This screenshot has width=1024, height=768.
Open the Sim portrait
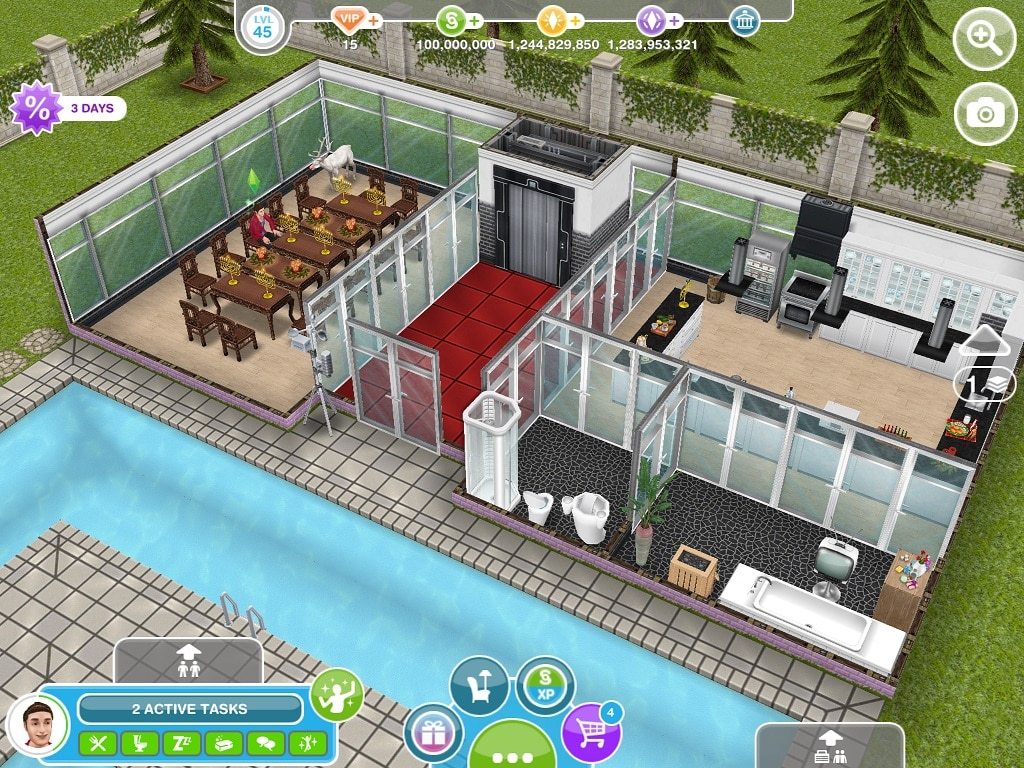(37, 722)
